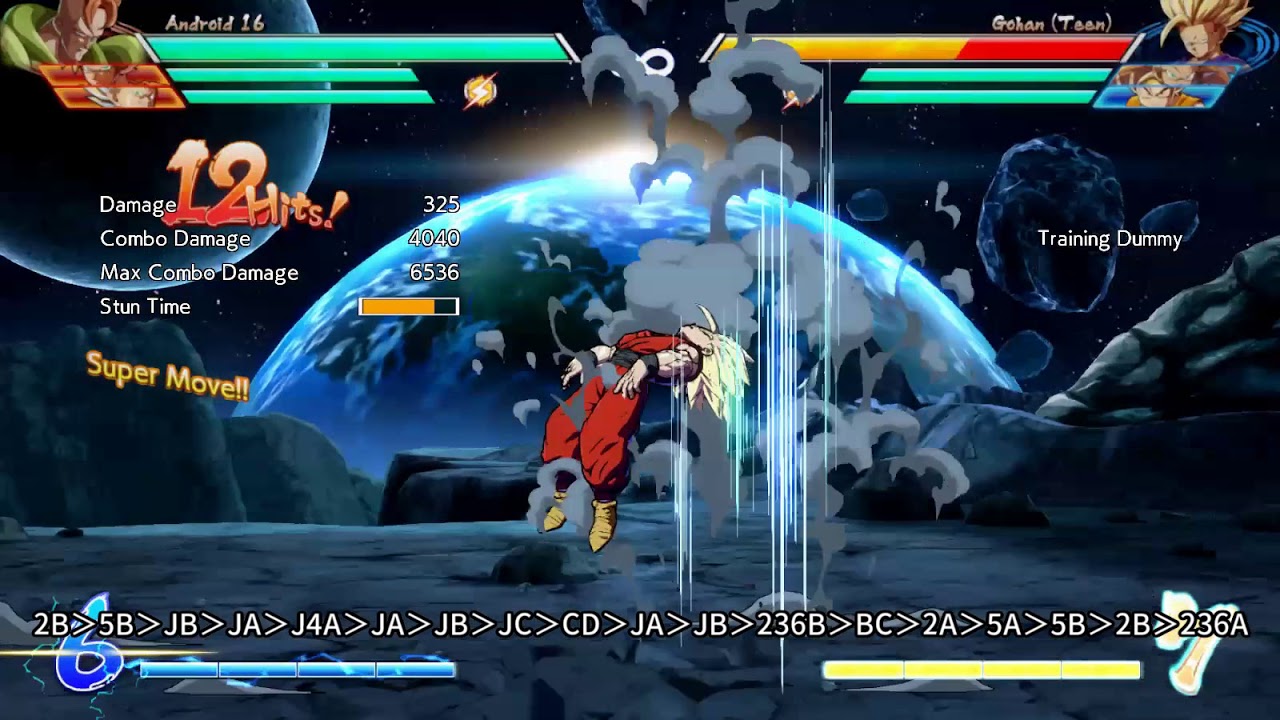Click the orange Stun Time gauge

(407, 307)
